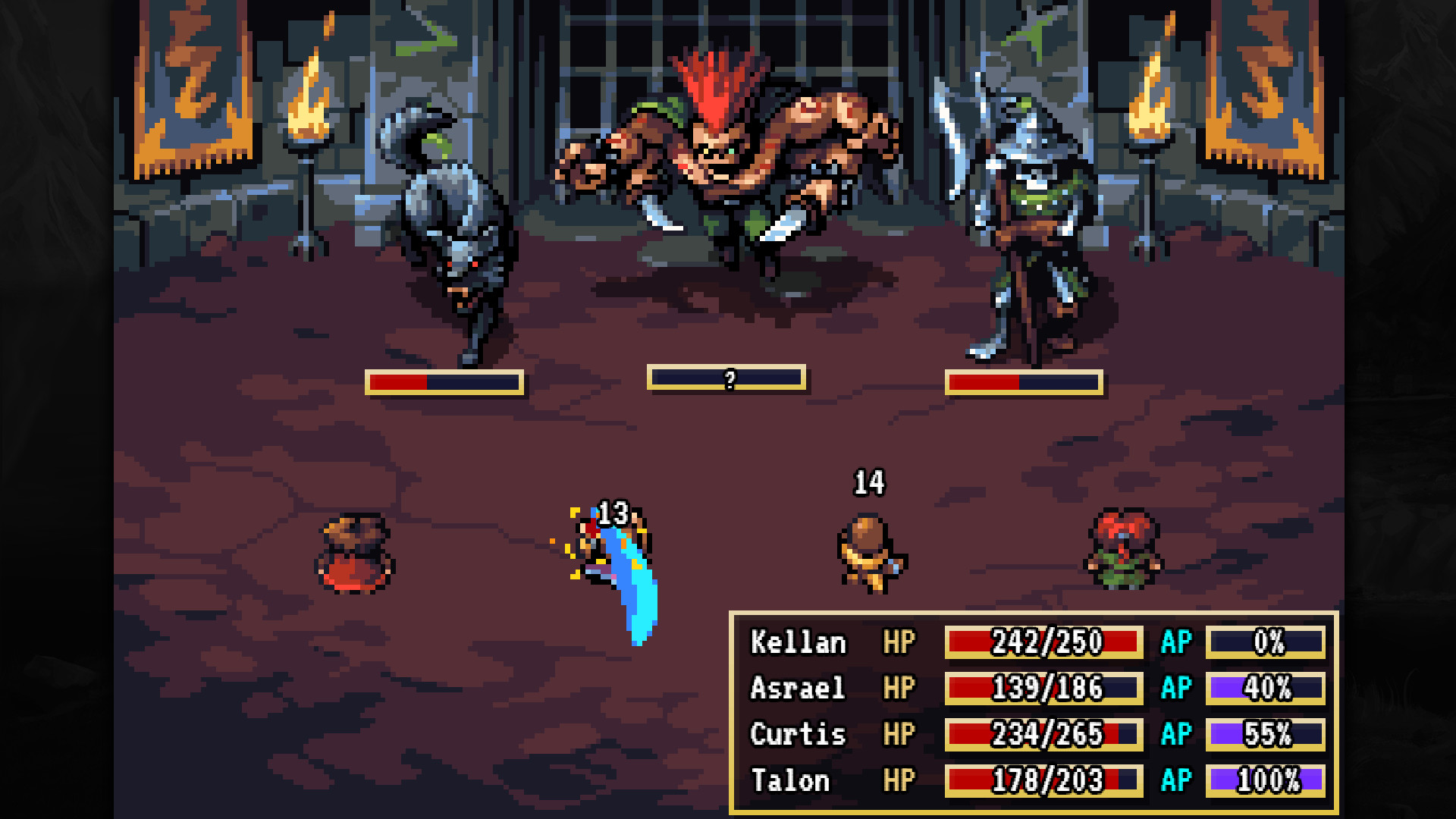Viewport: 1456px width, 819px height.
Task: Select Asrael's row in the status panel
Action: pyautogui.click(x=798, y=689)
